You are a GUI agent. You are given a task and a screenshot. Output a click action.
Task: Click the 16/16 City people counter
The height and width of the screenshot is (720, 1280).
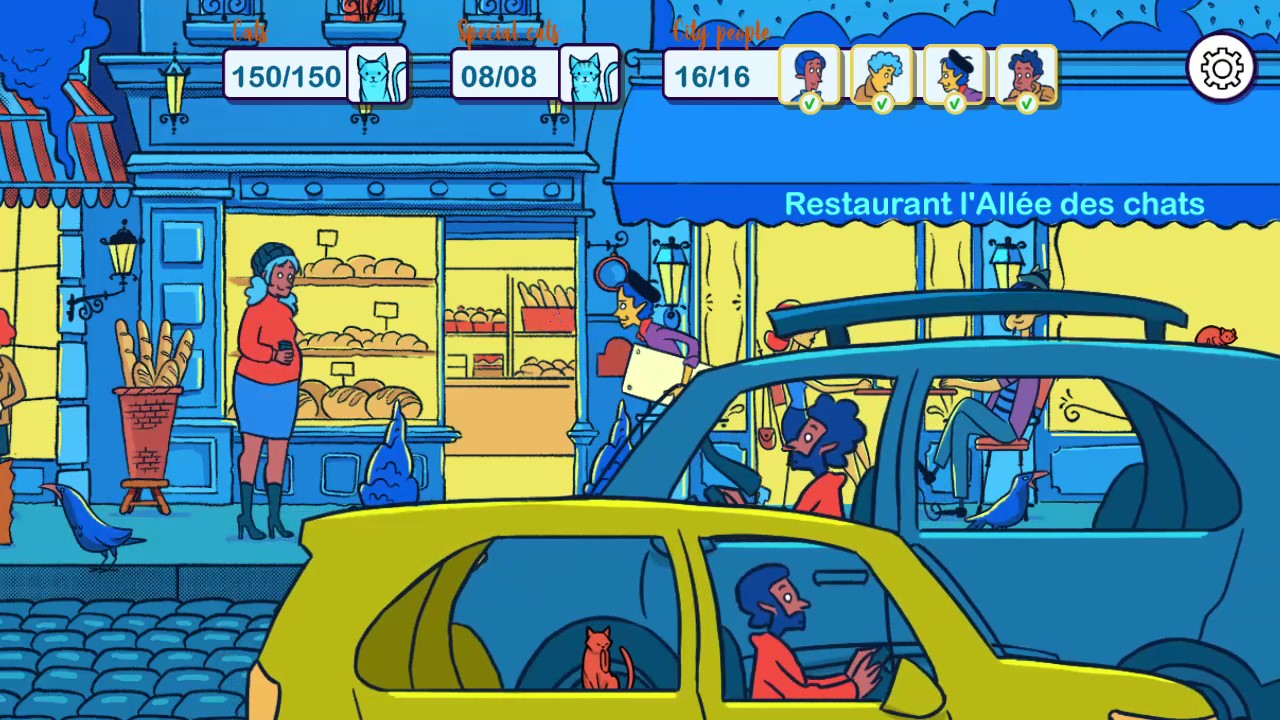tap(711, 75)
